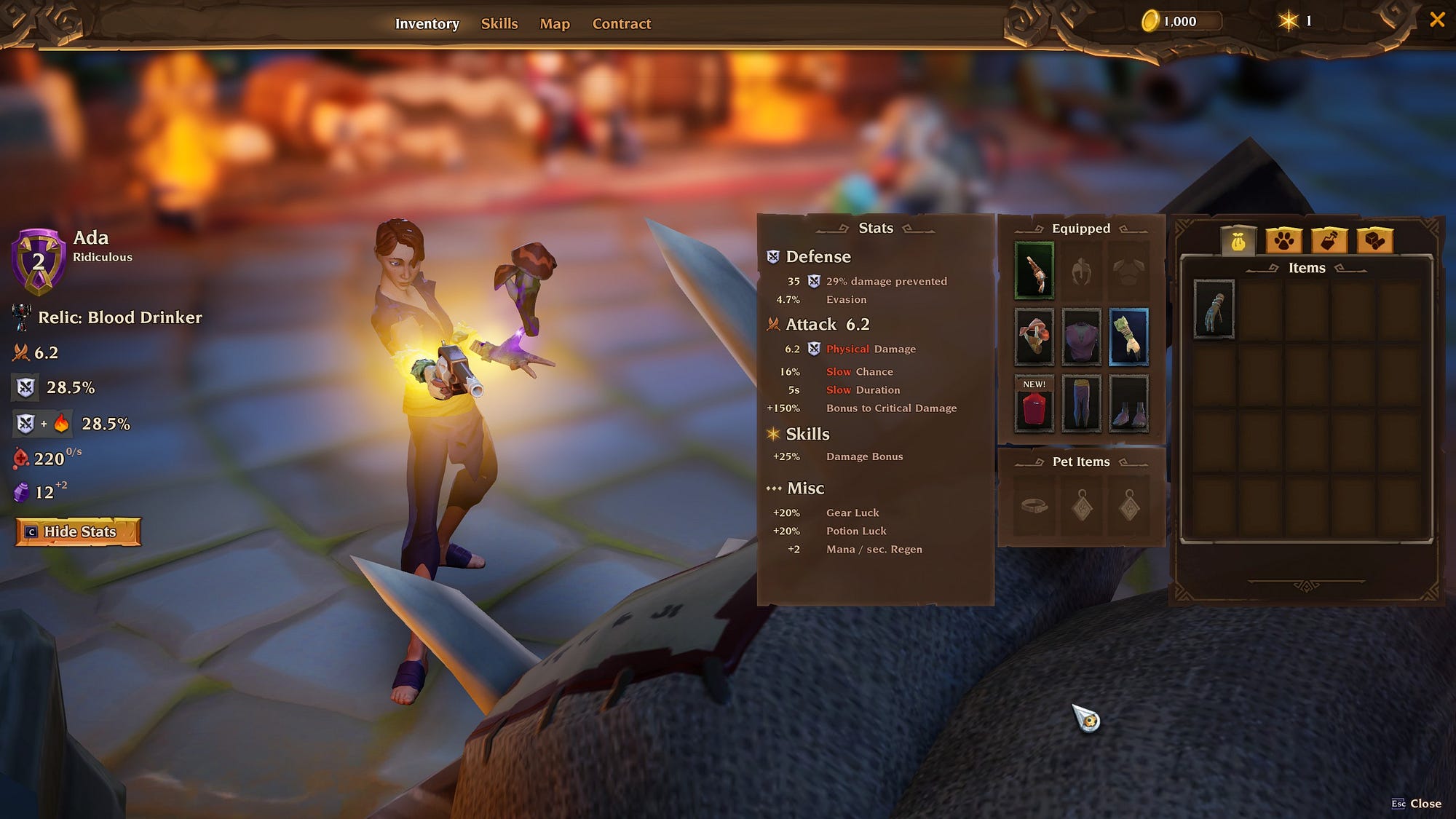Choose the equipped sandals slot
This screenshot has height=819, width=1456.
click(x=1128, y=403)
